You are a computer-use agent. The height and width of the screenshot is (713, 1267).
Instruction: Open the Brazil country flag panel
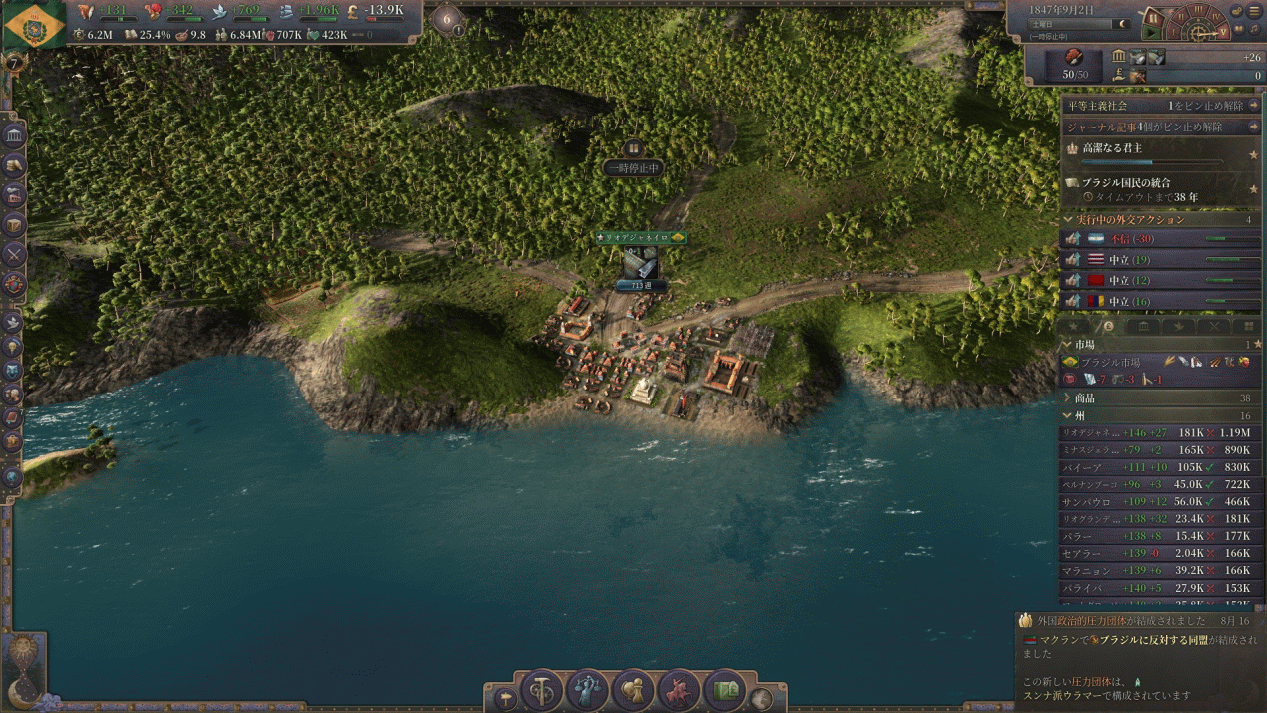pyautogui.click(x=35, y=25)
